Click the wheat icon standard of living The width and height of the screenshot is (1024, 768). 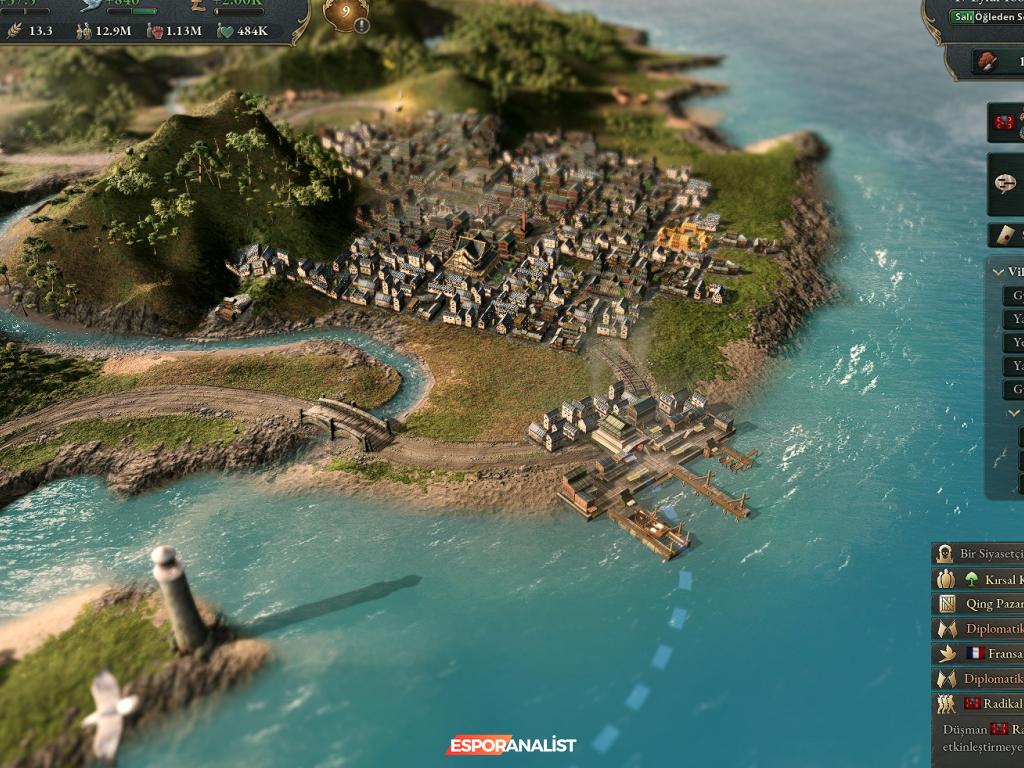(x=17, y=31)
